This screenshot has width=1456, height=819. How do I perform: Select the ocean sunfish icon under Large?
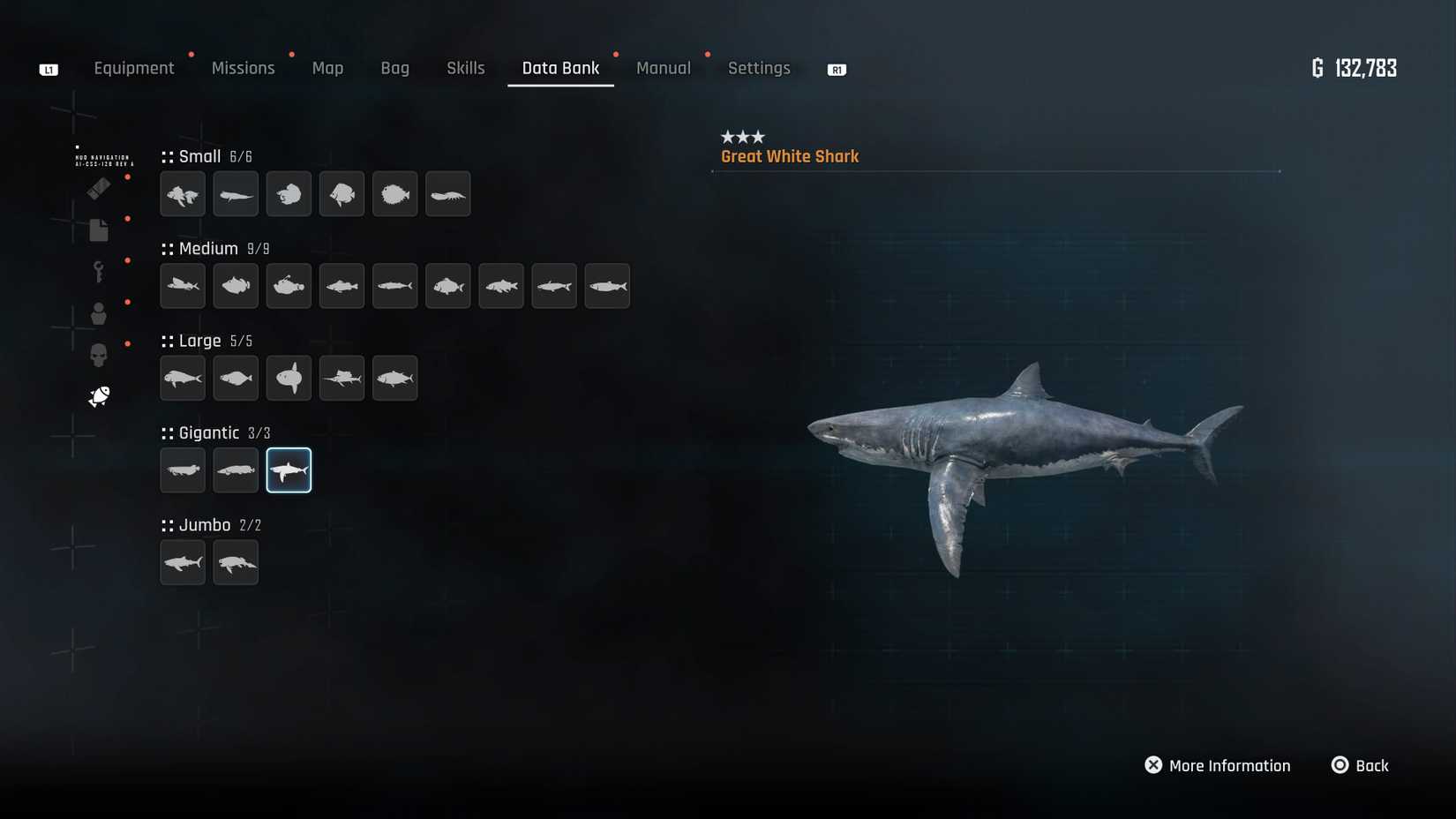(x=289, y=378)
